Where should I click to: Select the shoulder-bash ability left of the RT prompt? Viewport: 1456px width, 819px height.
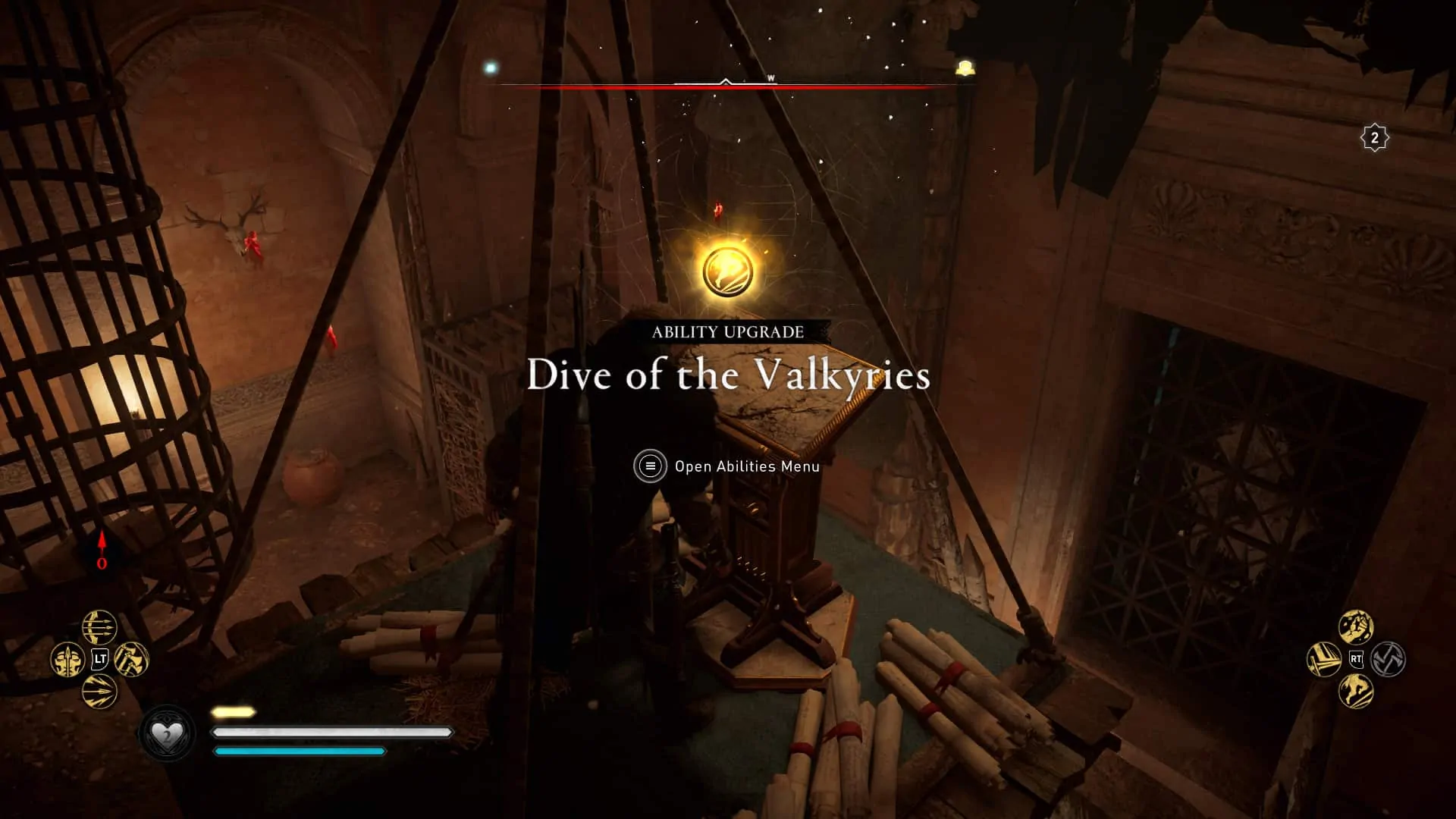coord(1323,659)
